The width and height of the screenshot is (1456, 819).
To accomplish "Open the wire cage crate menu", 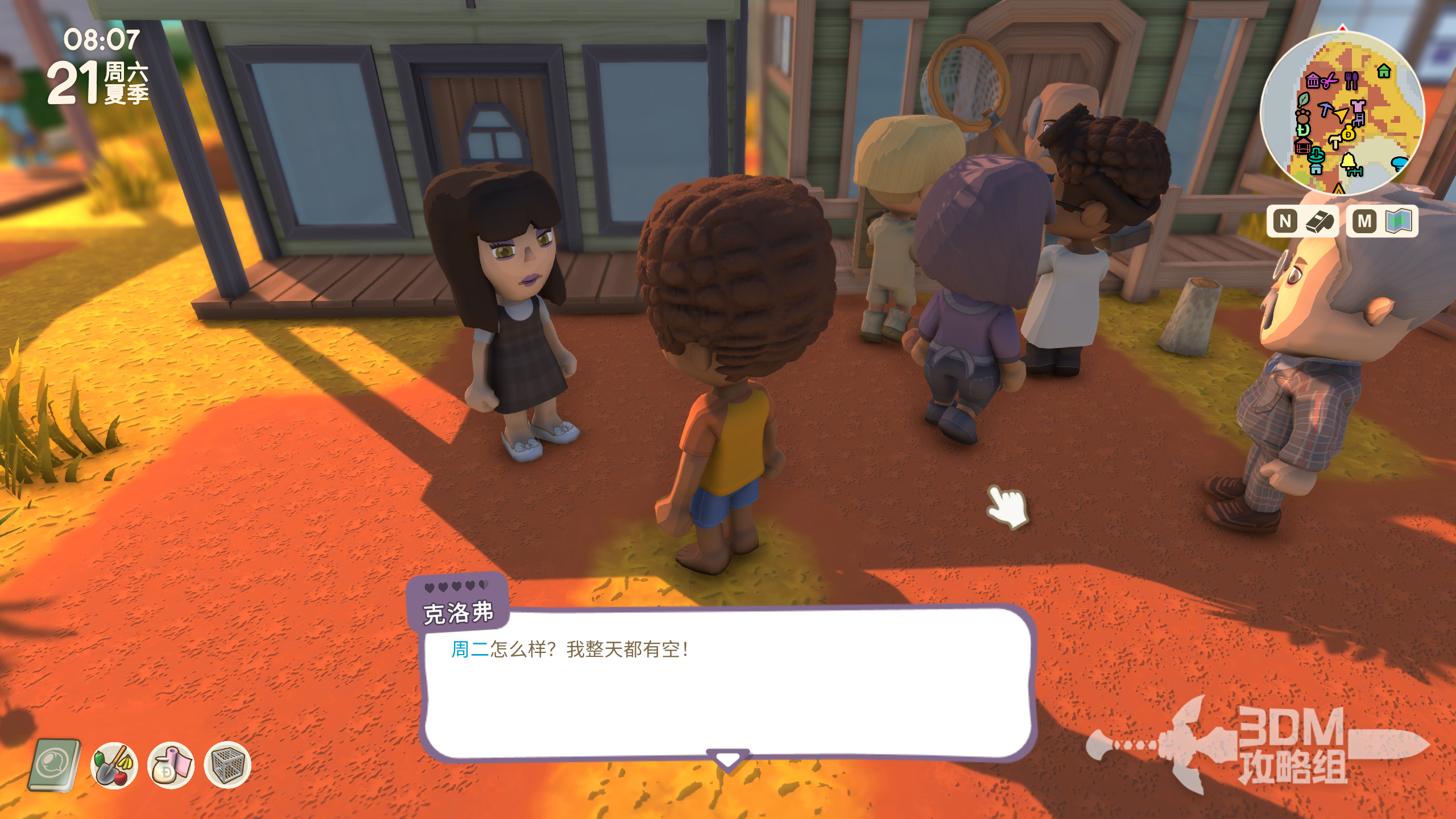I will pyautogui.click(x=227, y=766).
